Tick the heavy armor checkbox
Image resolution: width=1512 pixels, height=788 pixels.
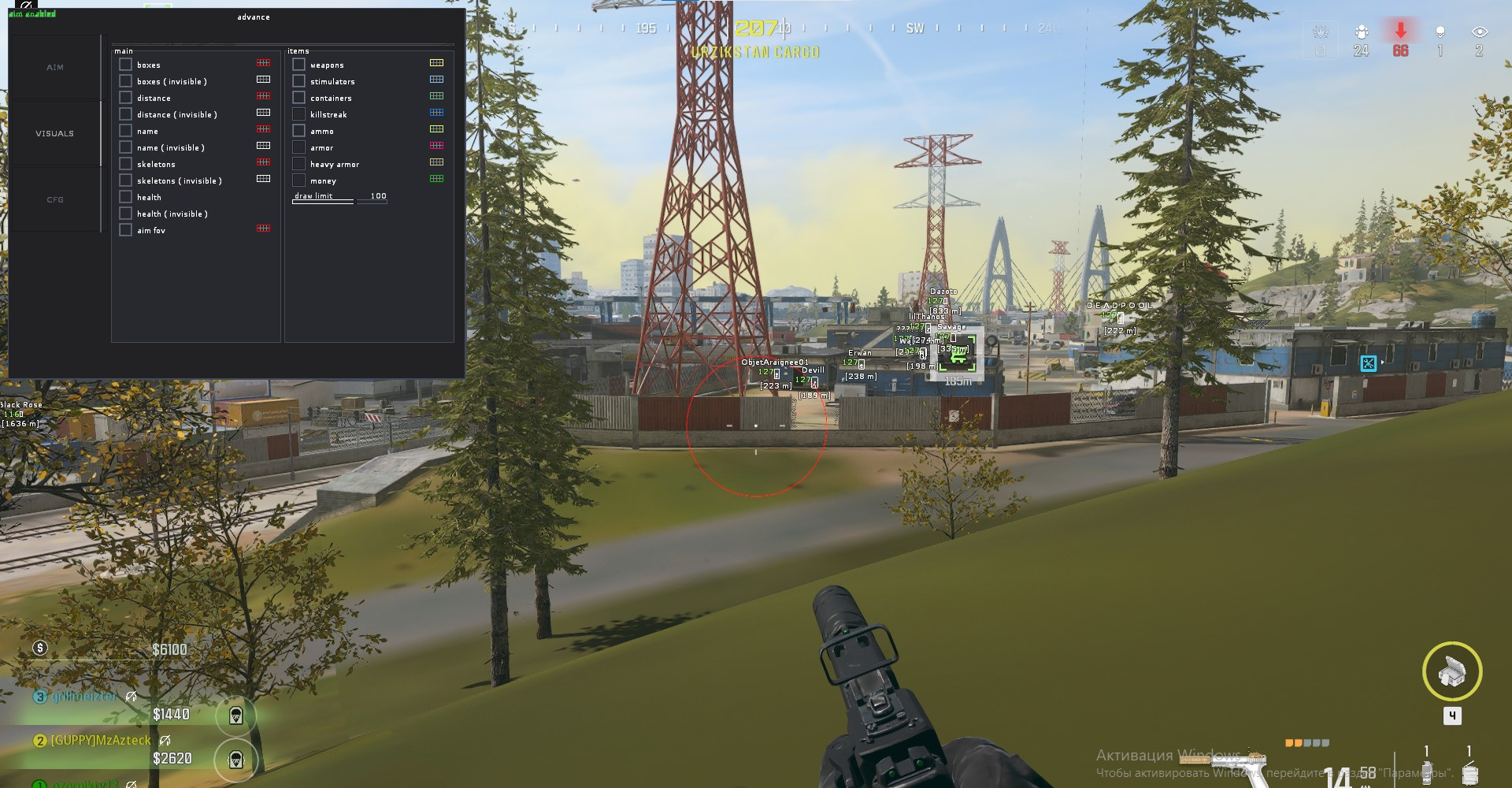pos(298,164)
